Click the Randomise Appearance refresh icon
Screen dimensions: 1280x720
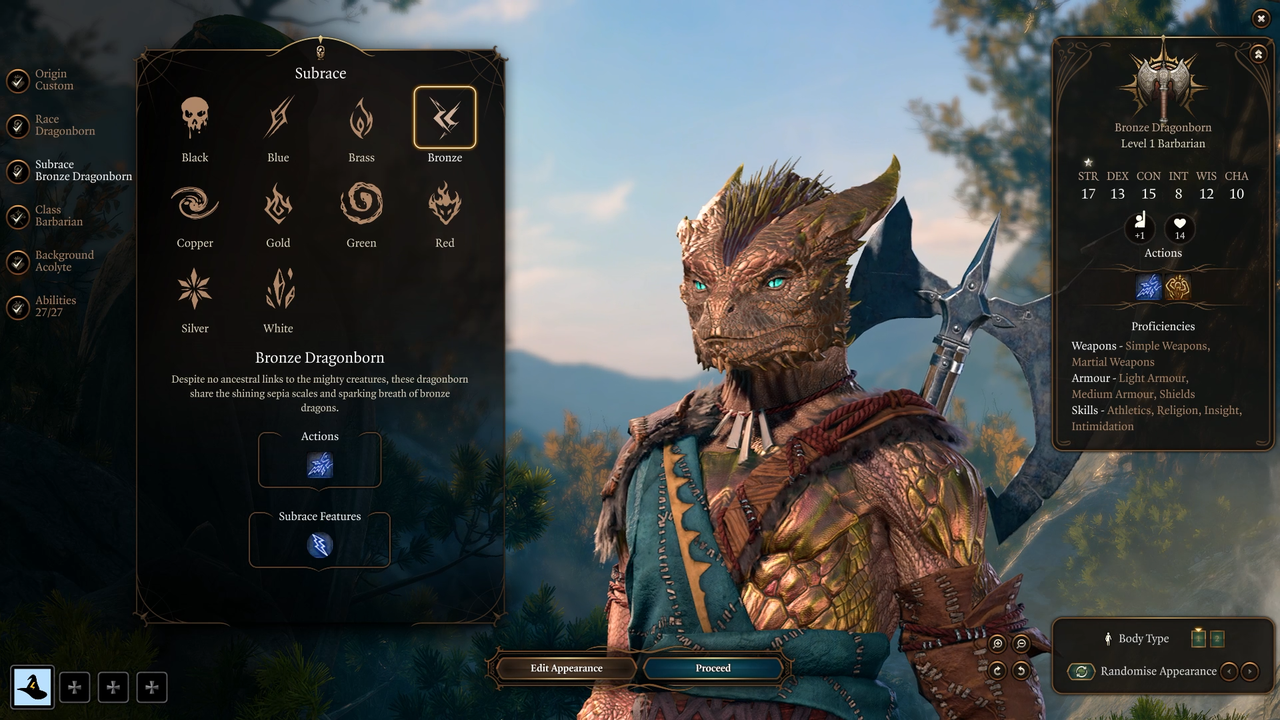point(1081,671)
